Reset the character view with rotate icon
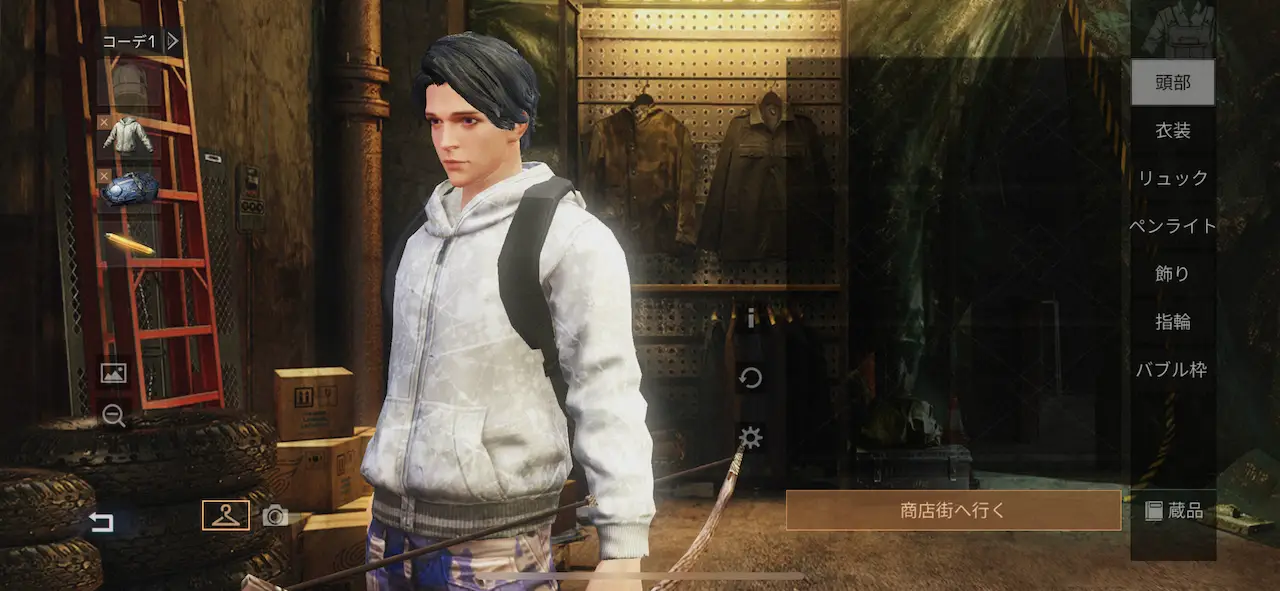This screenshot has height=591, width=1280. 750,378
